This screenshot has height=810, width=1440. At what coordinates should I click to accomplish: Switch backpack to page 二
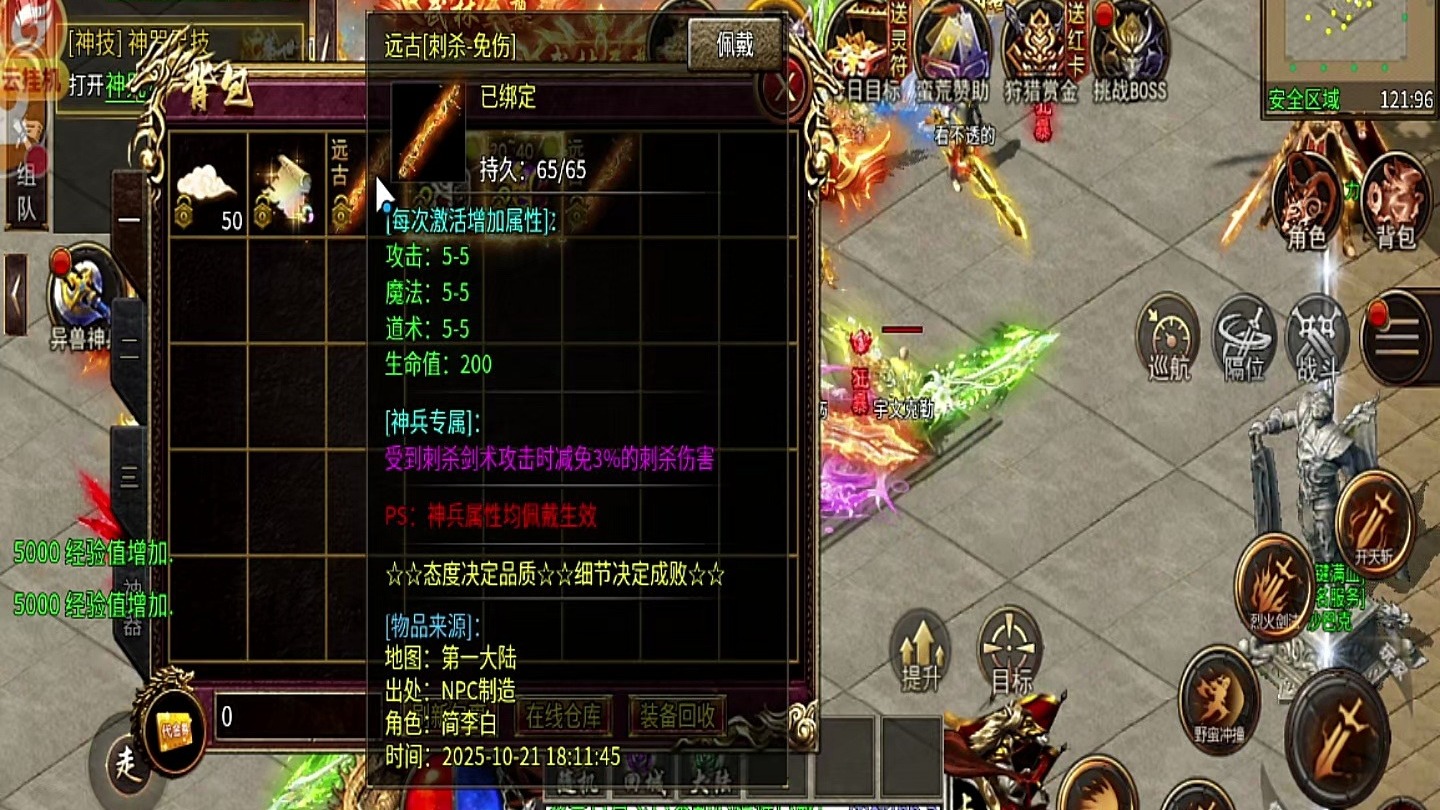[128, 348]
